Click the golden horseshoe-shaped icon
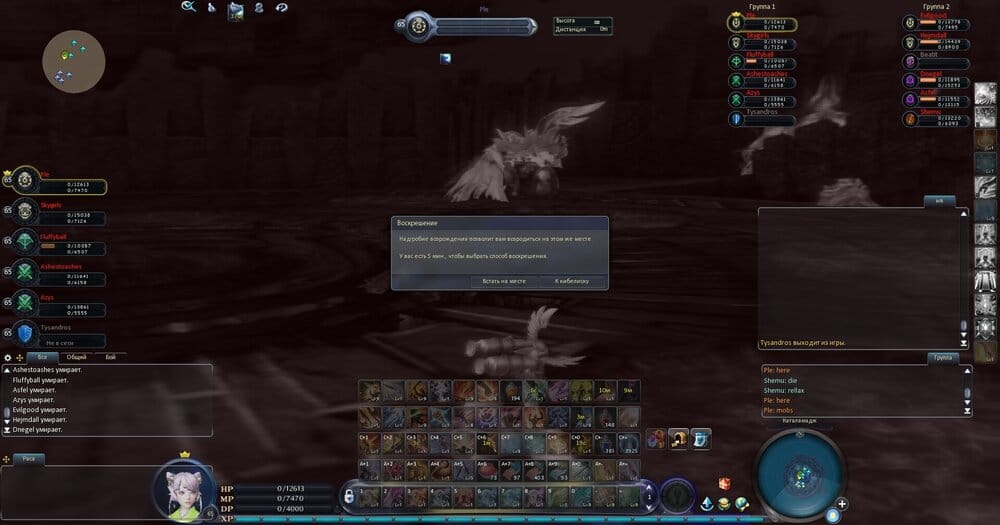Viewport: 1000px width, 525px height. pyautogui.click(x=679, y=438)
